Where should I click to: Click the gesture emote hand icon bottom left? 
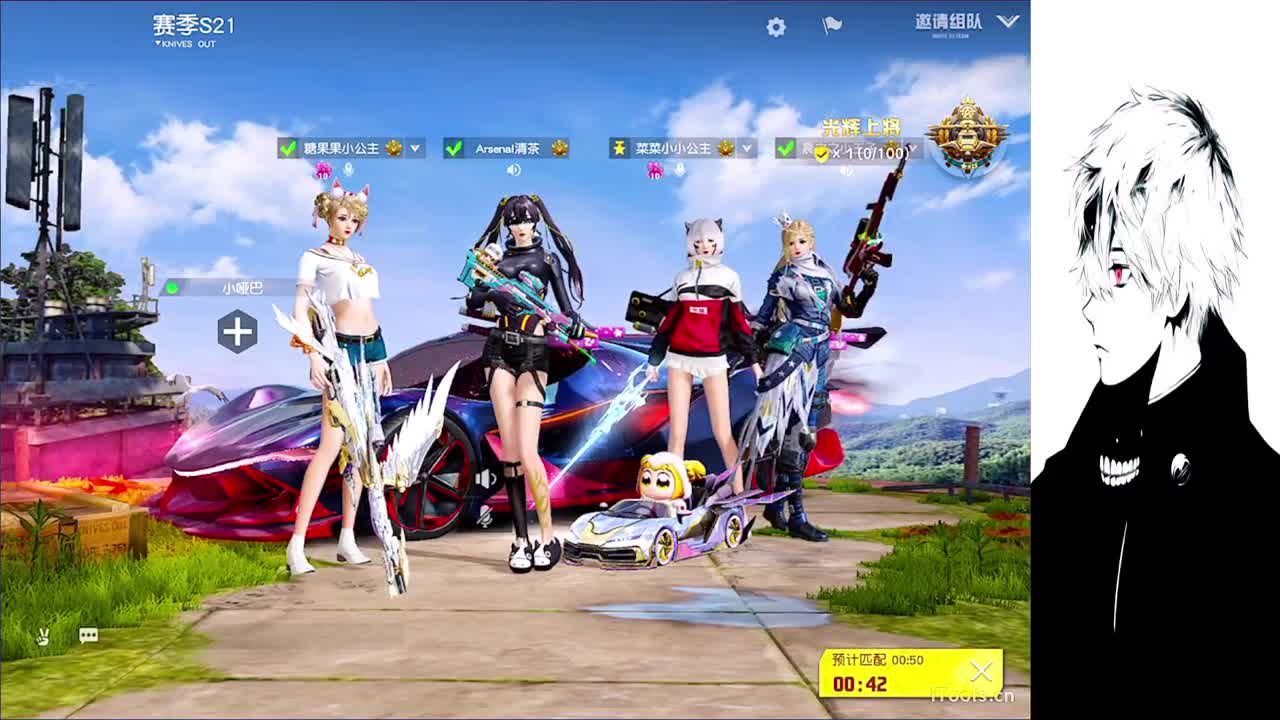tap(42, 636)
